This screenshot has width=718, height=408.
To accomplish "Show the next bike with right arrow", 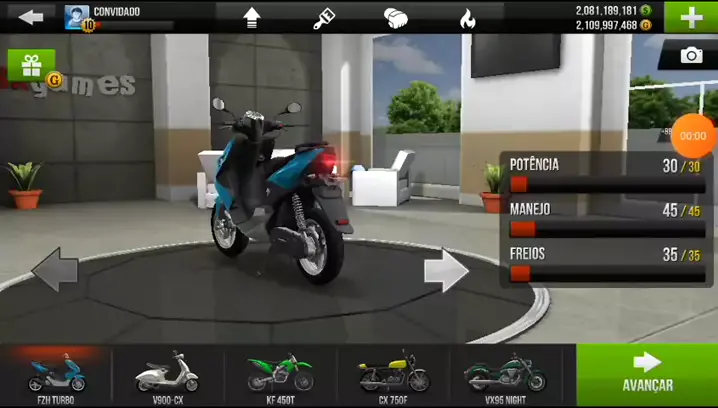I will 446,270.
